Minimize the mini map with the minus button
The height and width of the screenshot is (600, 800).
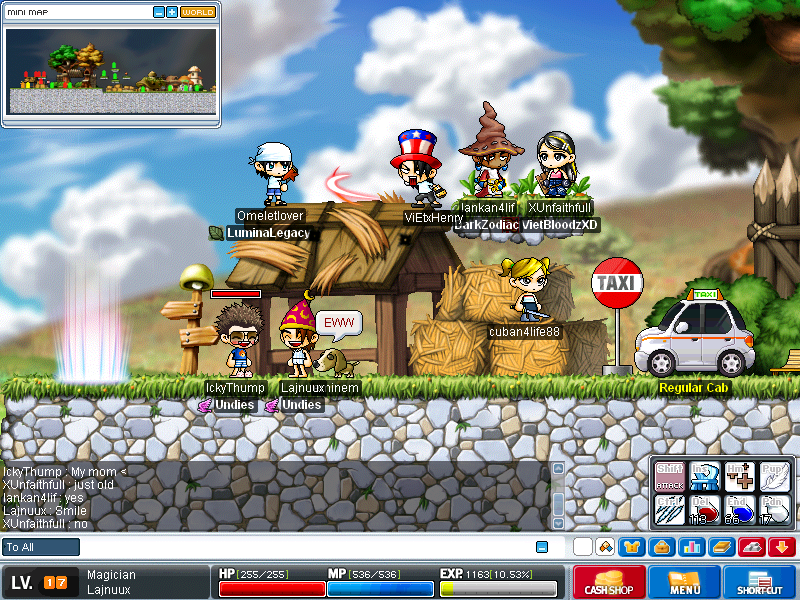159,12
